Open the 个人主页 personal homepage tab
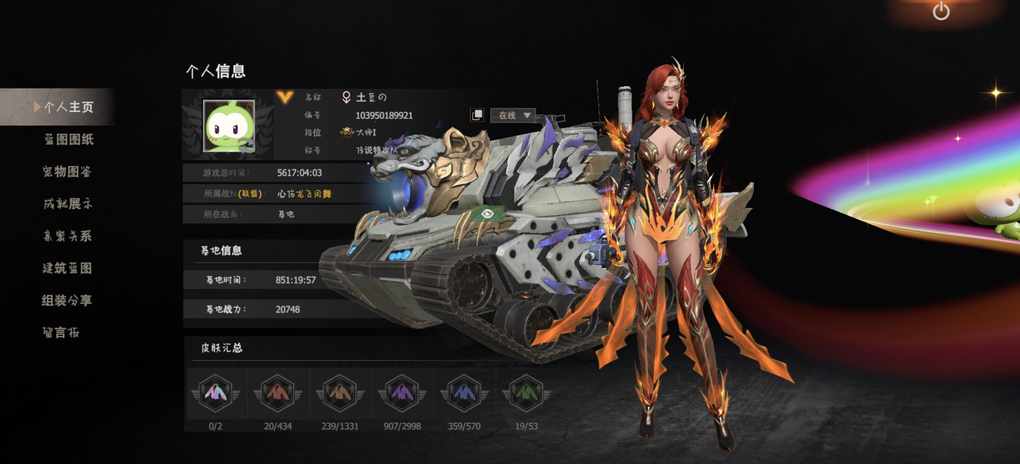This screenshot has height=464, width=1020. click(67, 106)
